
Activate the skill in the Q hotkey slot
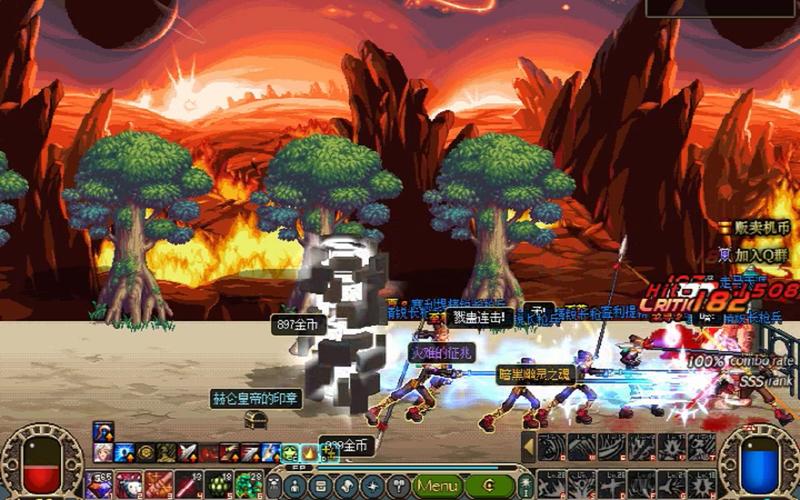tap(552, 447)
